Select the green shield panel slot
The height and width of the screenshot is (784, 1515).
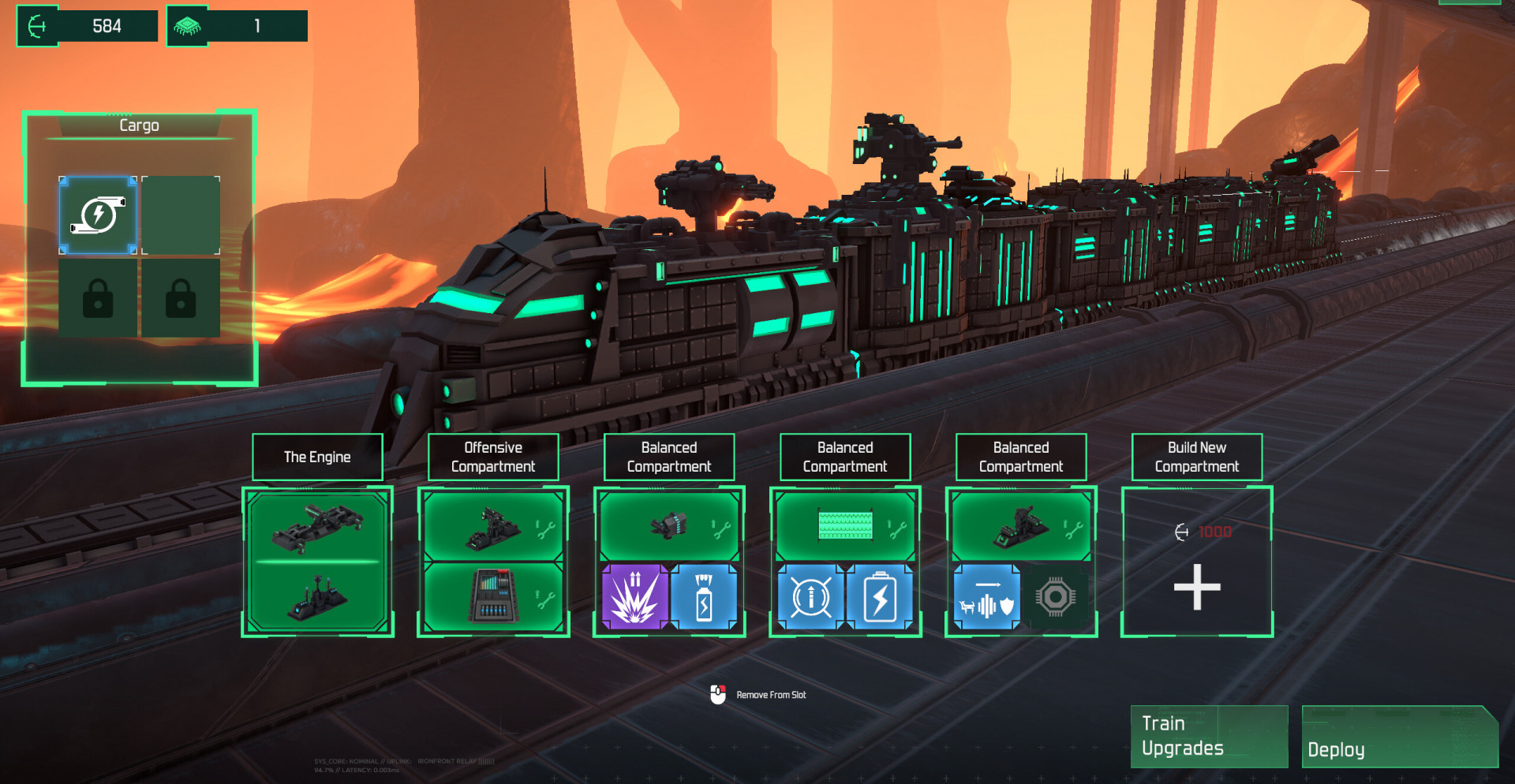(845, 525)
